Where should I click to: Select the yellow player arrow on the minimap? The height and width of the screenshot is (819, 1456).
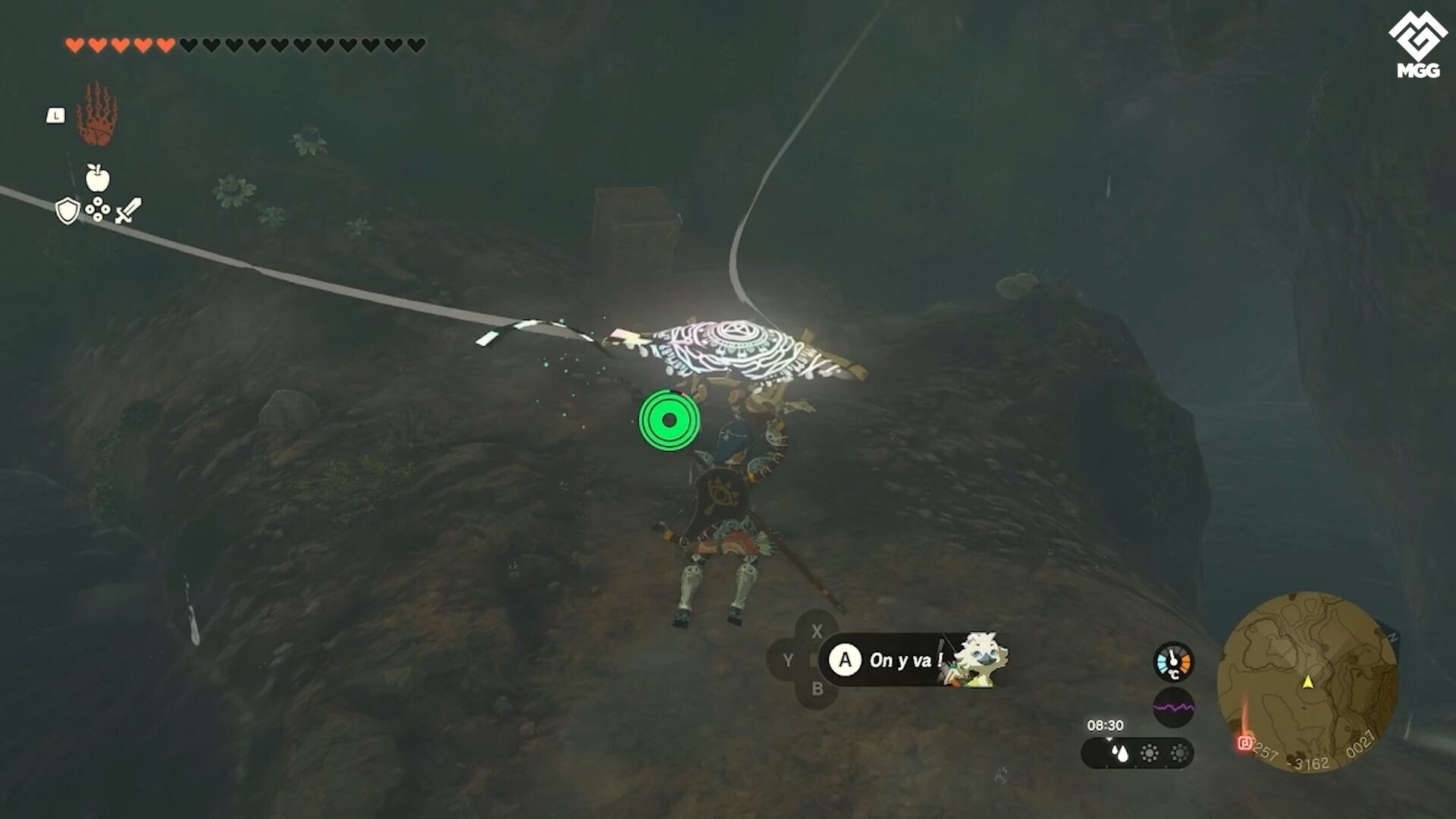1310,681
